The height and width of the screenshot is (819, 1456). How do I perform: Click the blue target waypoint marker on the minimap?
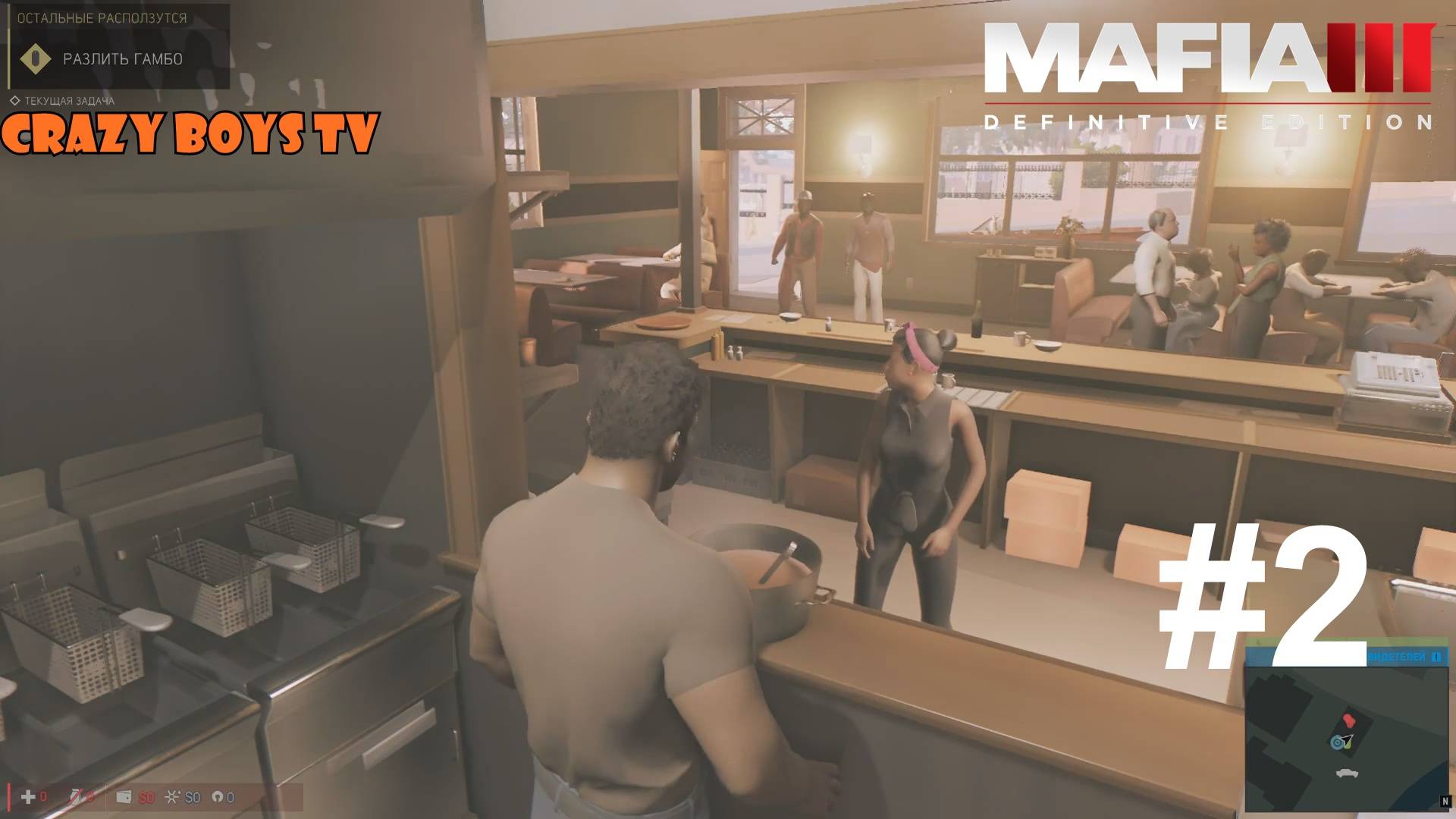(x=1337, y=742)
